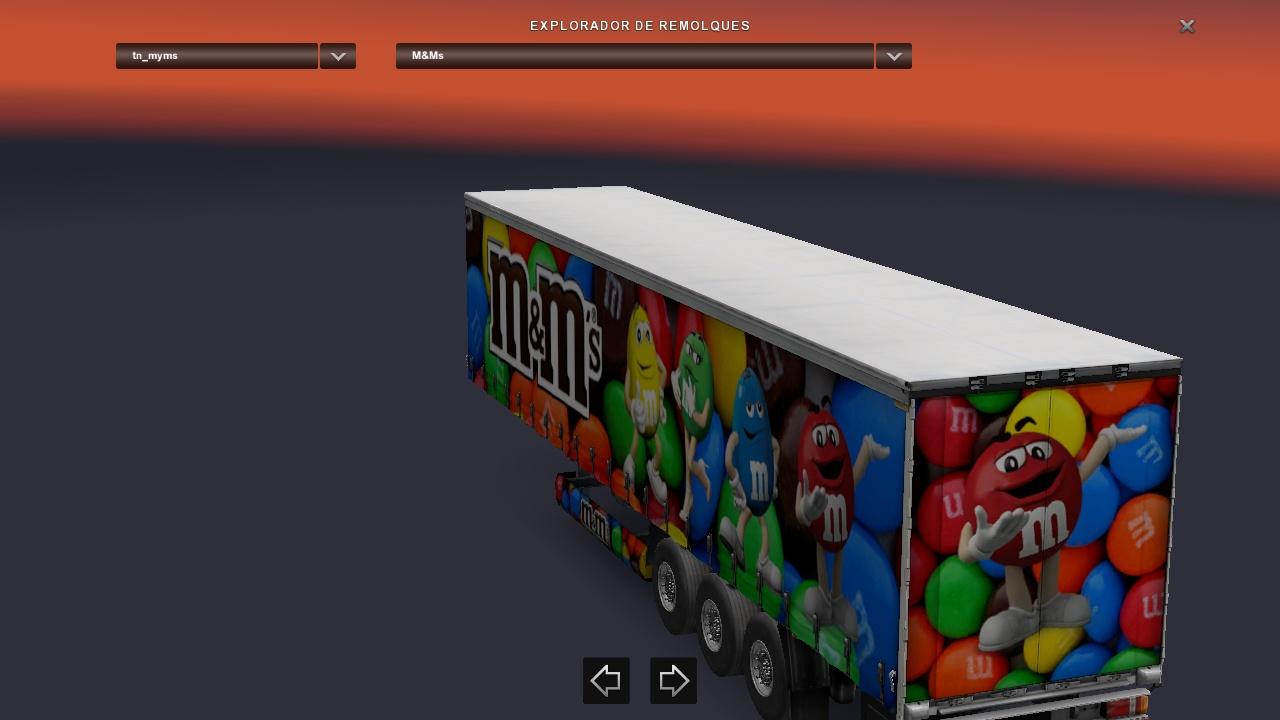Expand the M&Ms trailer skin dropdown
Image resolution: width=1280 pixels, height=720 pixels.
pyautogui.click(x=893, y=56)
